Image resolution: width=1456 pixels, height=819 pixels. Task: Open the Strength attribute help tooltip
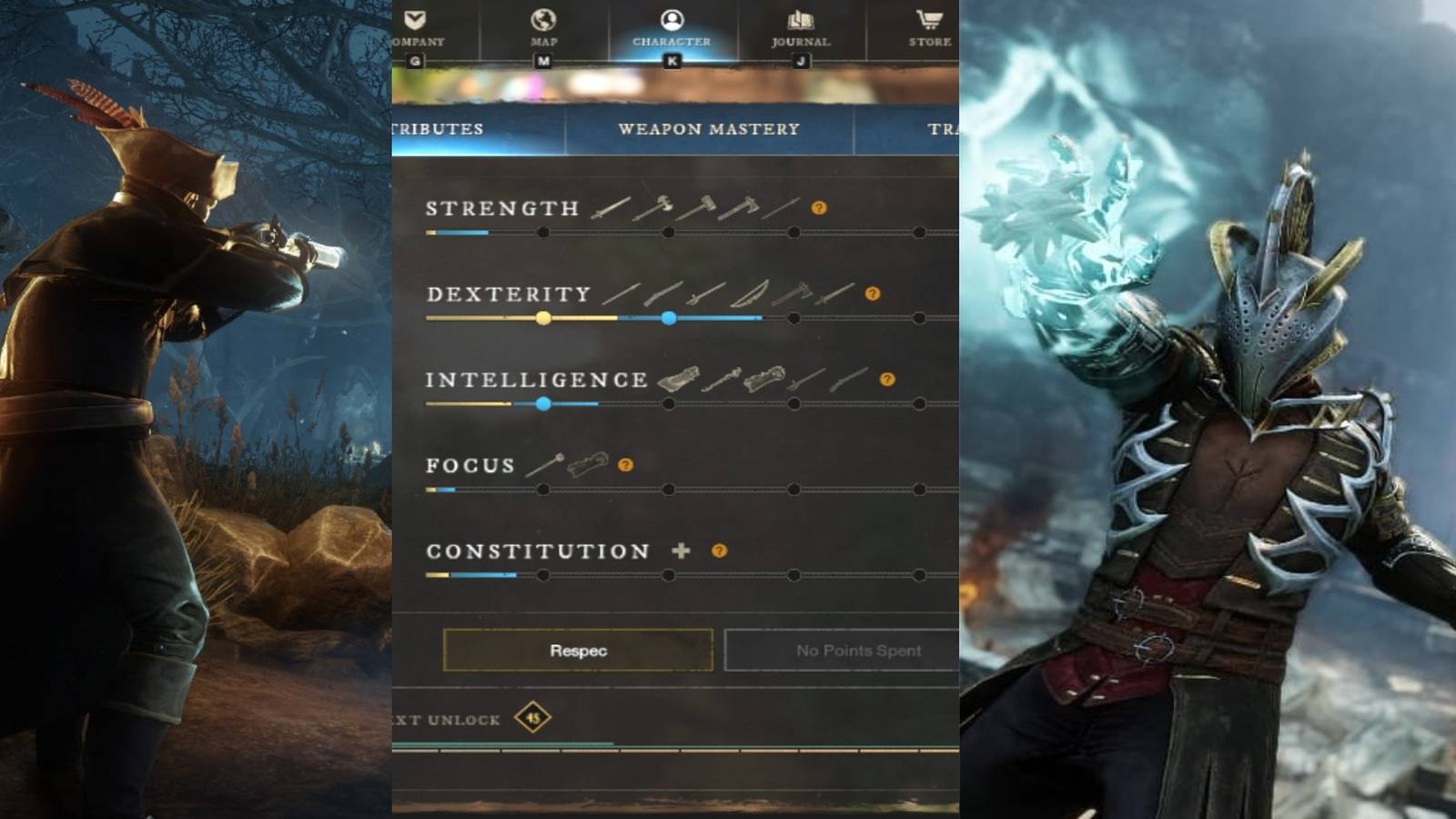[x=819, y=208]
